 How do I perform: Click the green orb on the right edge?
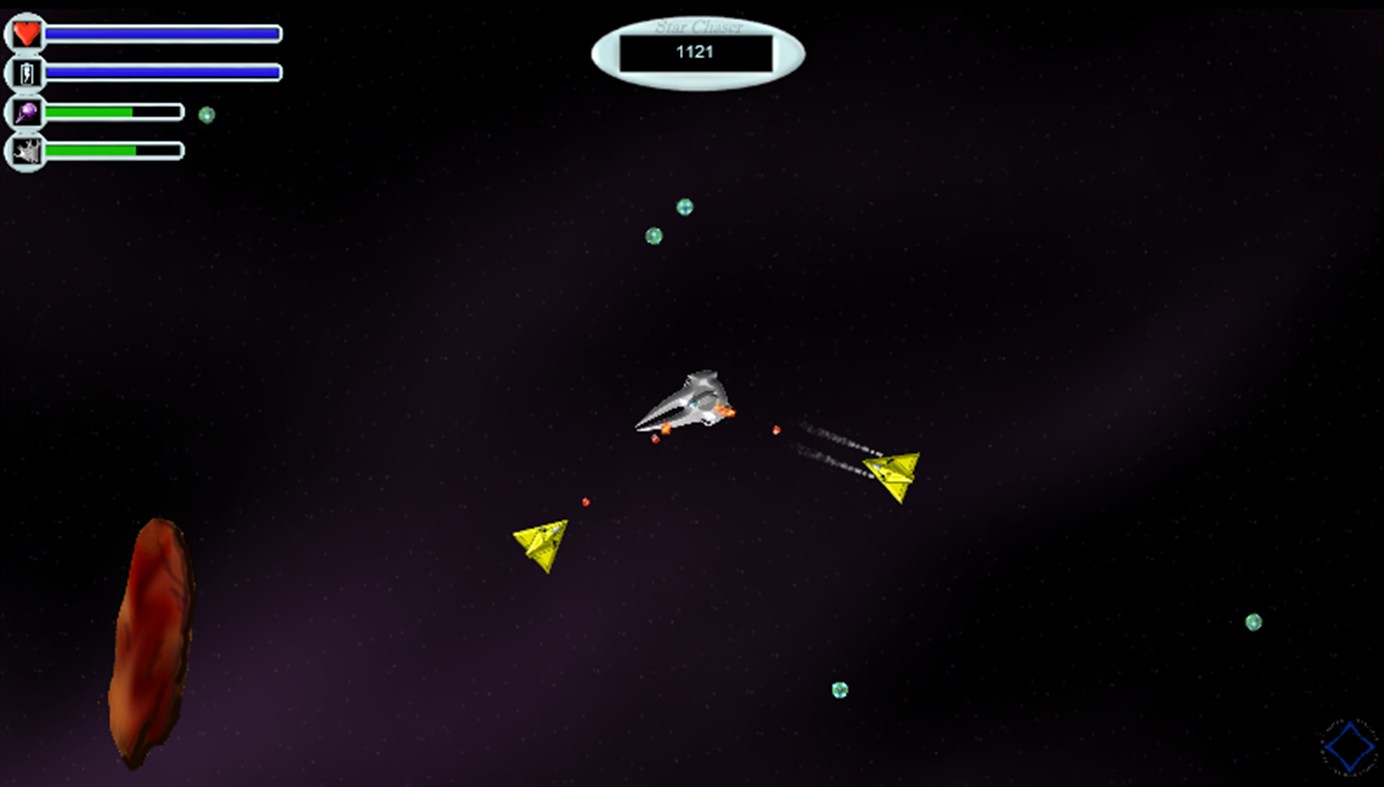1253,623
